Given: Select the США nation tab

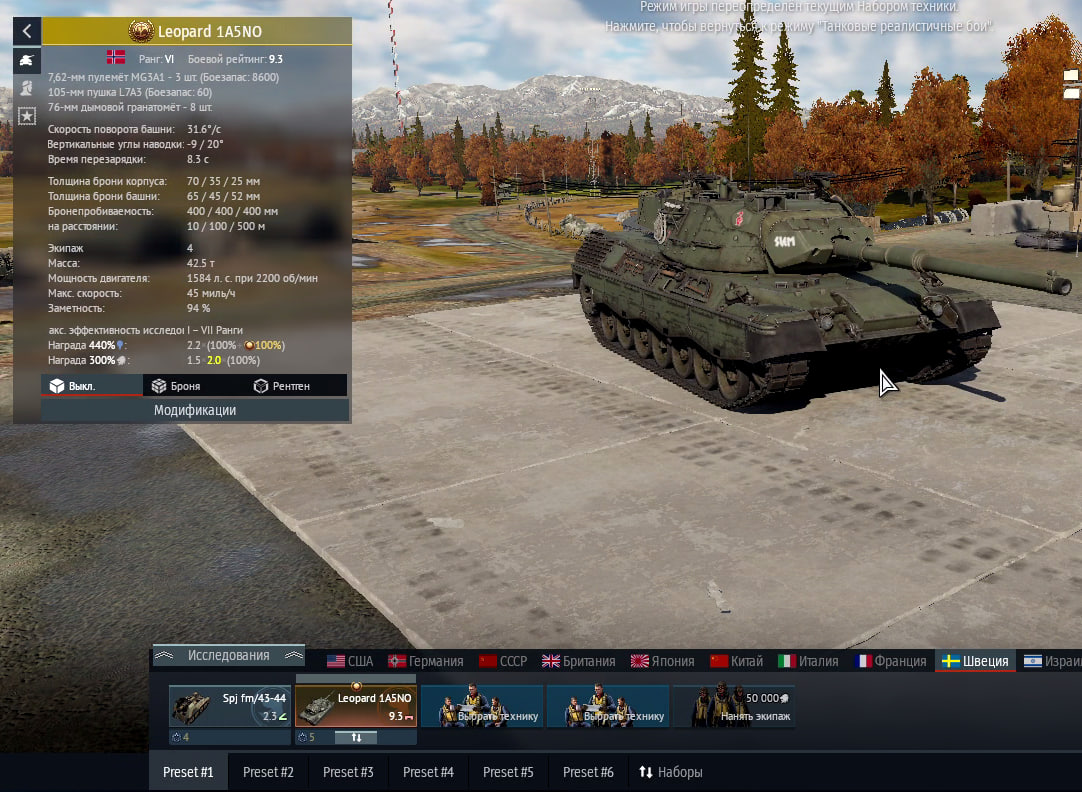Looking at the screenshot, I should coord(350,661).
